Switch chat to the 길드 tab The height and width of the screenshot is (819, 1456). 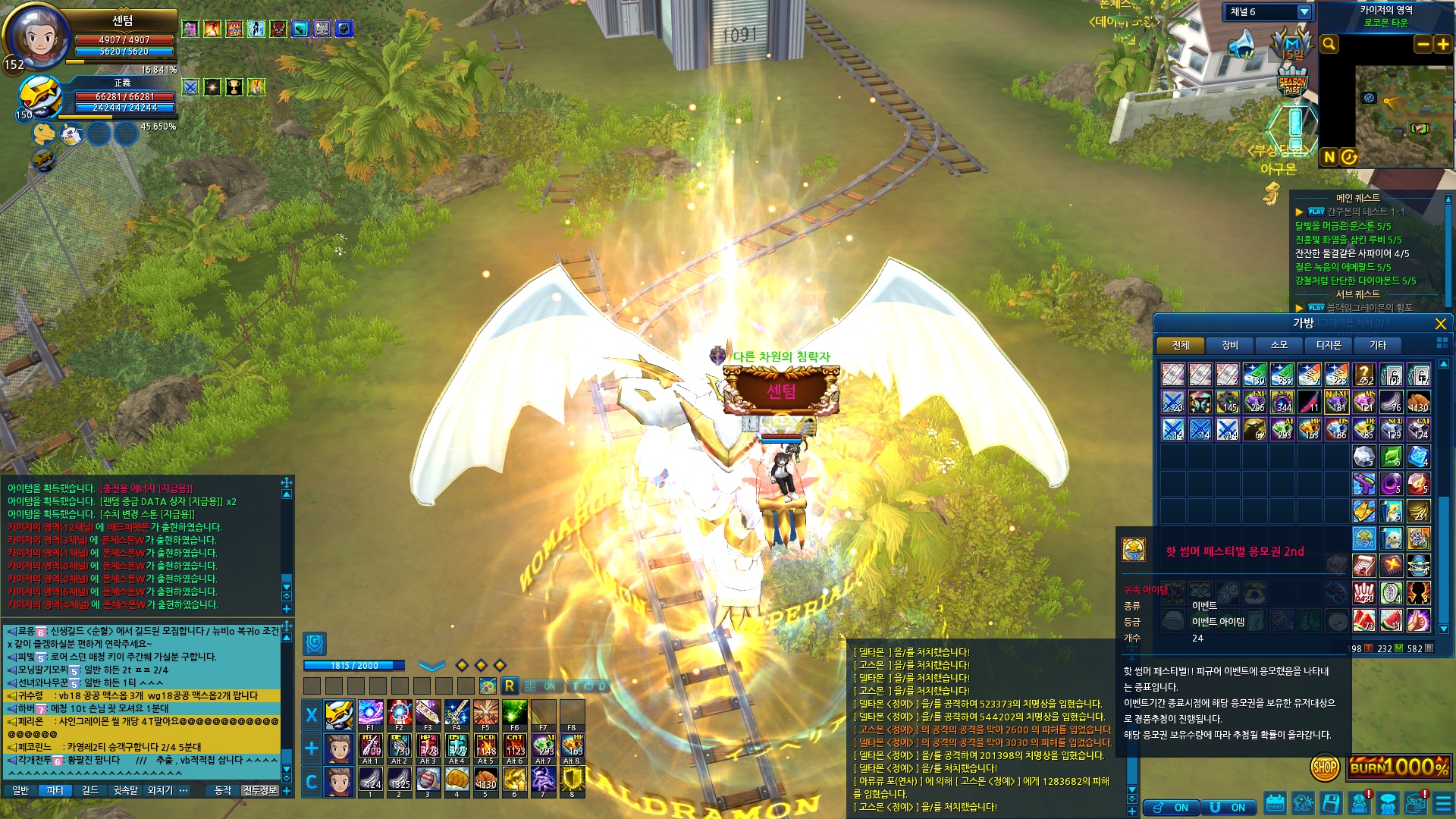(90, 790)
